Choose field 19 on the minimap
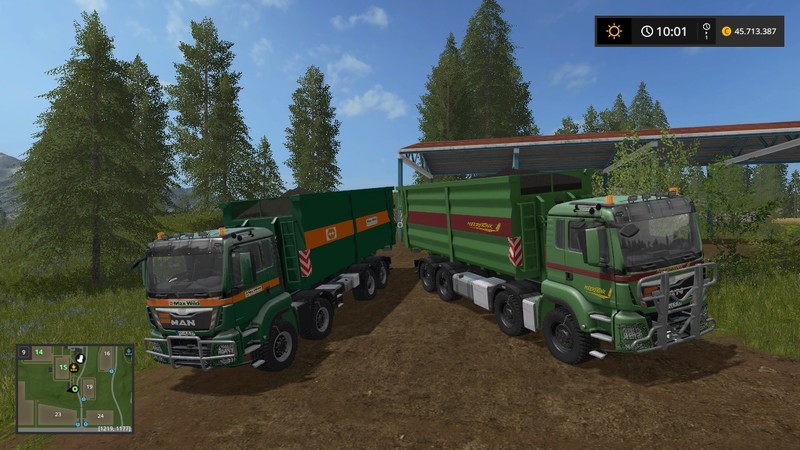800x450 pixels. [88, 384]
